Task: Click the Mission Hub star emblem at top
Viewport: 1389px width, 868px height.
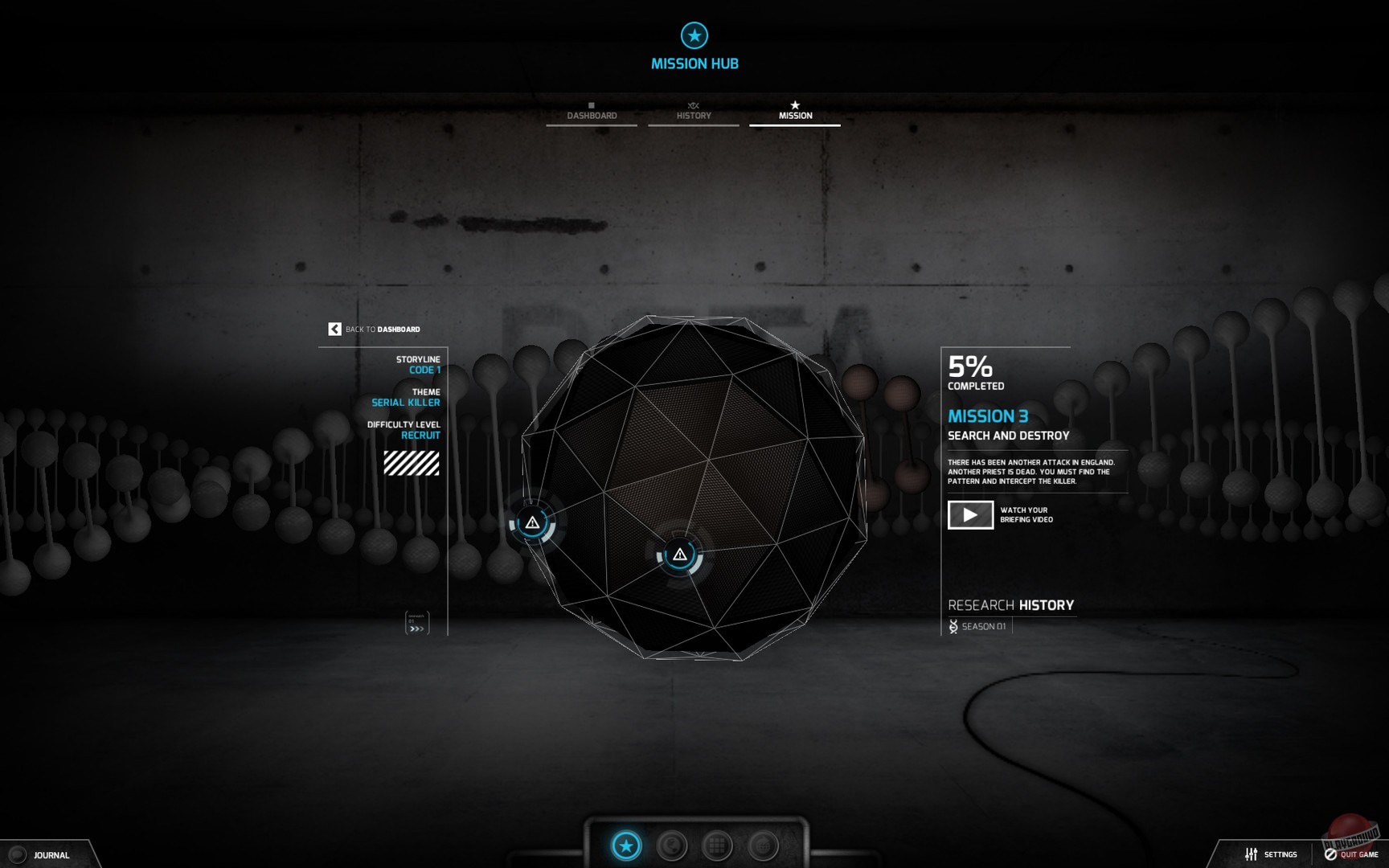Action: point(694,36)
